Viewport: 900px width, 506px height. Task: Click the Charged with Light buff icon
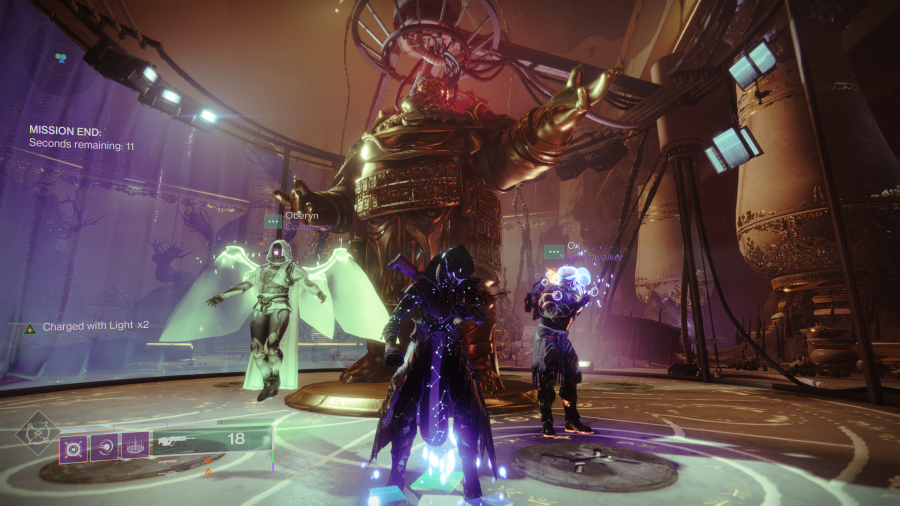(x=30, y=328)
